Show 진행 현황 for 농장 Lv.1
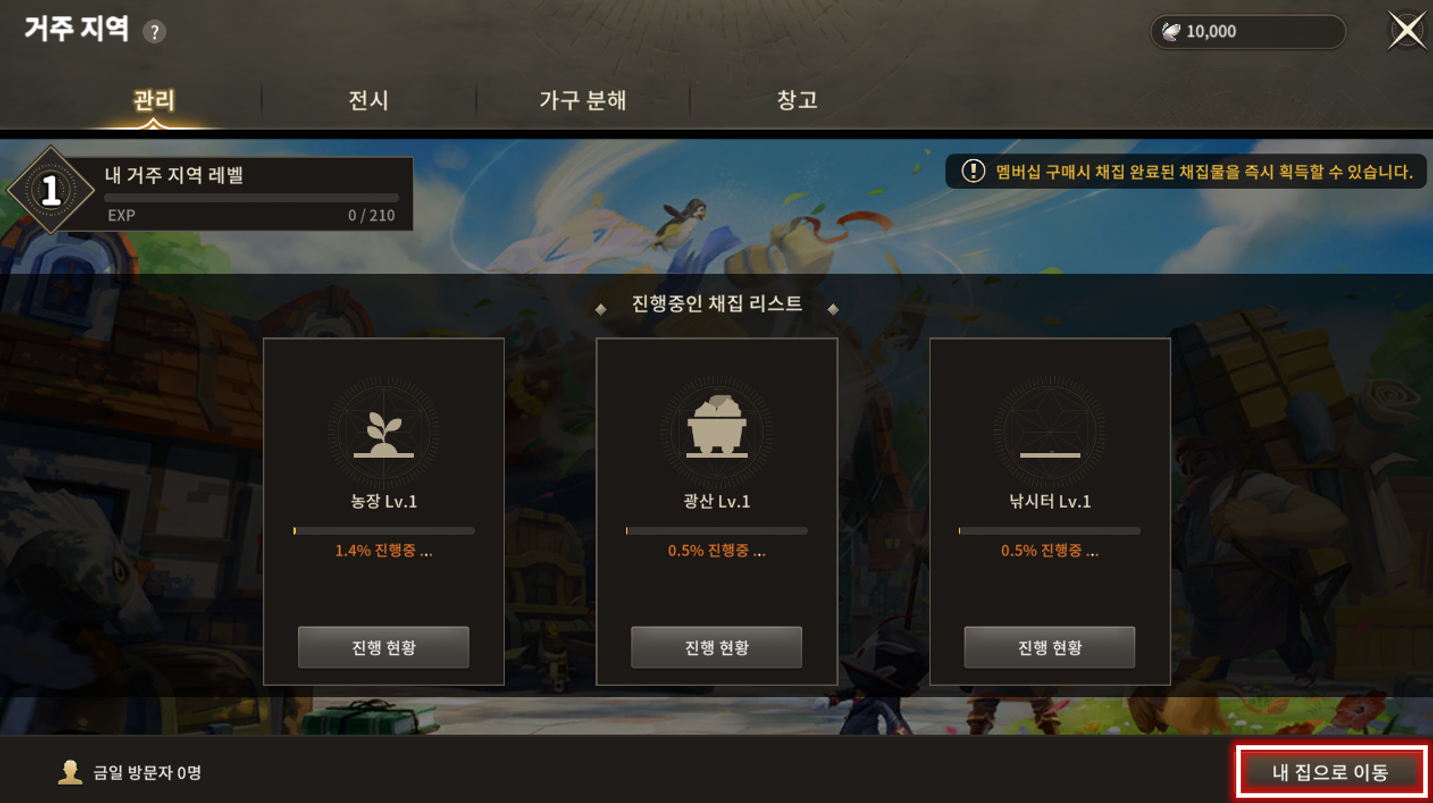The width and height of the screenshot is (1433, 803). 383,647
